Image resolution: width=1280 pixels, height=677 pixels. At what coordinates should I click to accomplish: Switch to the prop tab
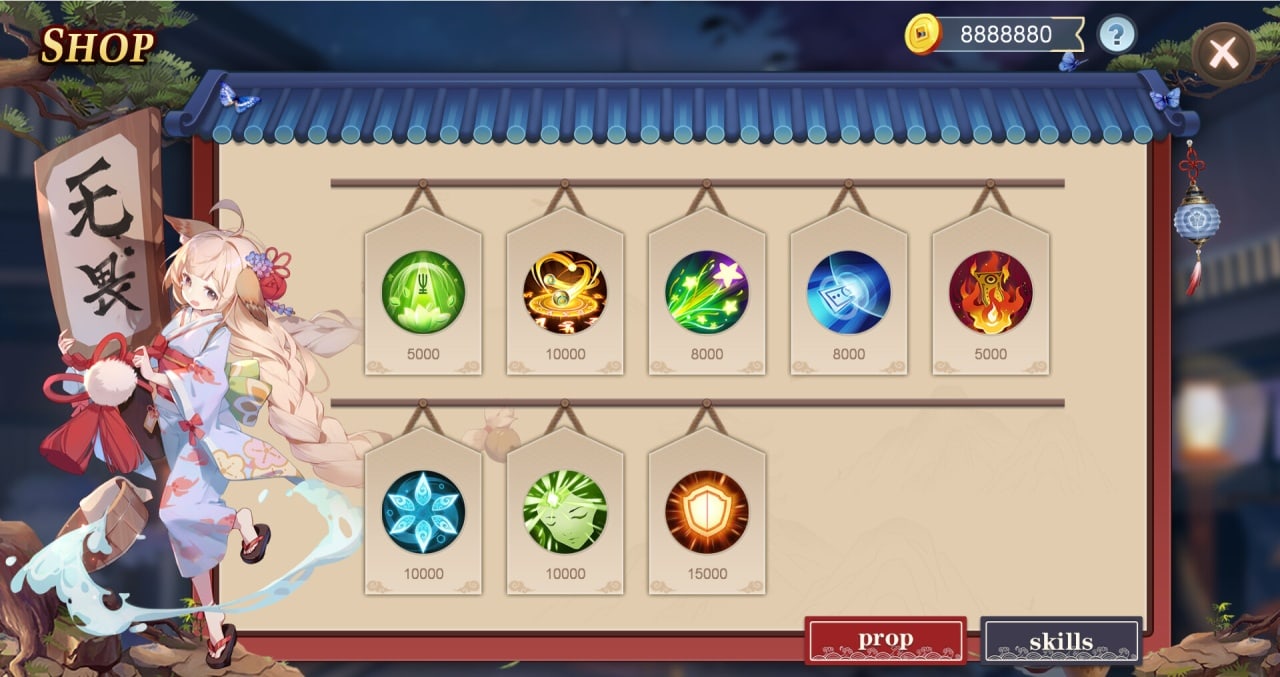click(x=885, y=640)
